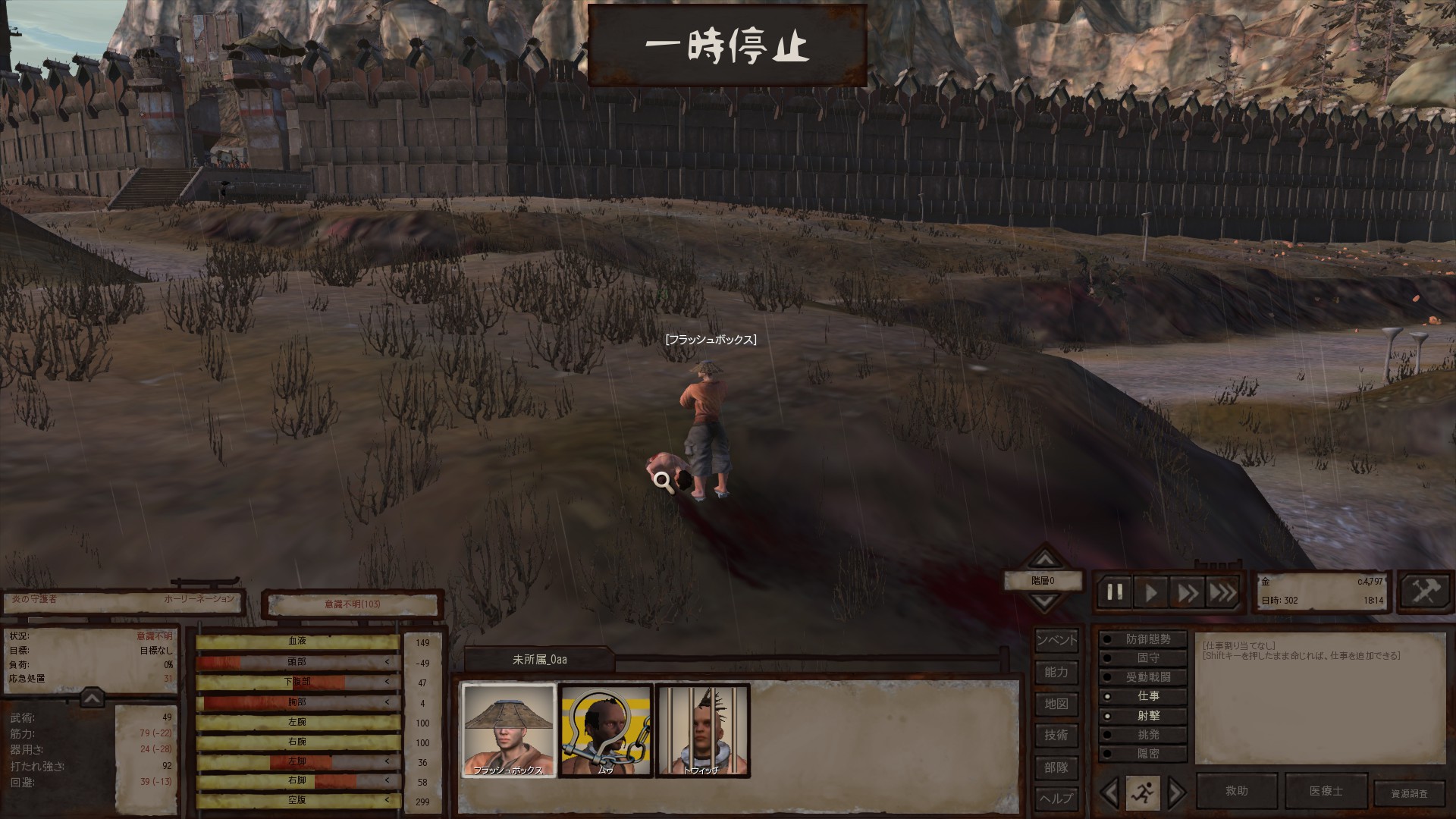Raise the floor level with the up arrow
1456x819 pixels.
pyautogui.click(x=1045, y=560)
